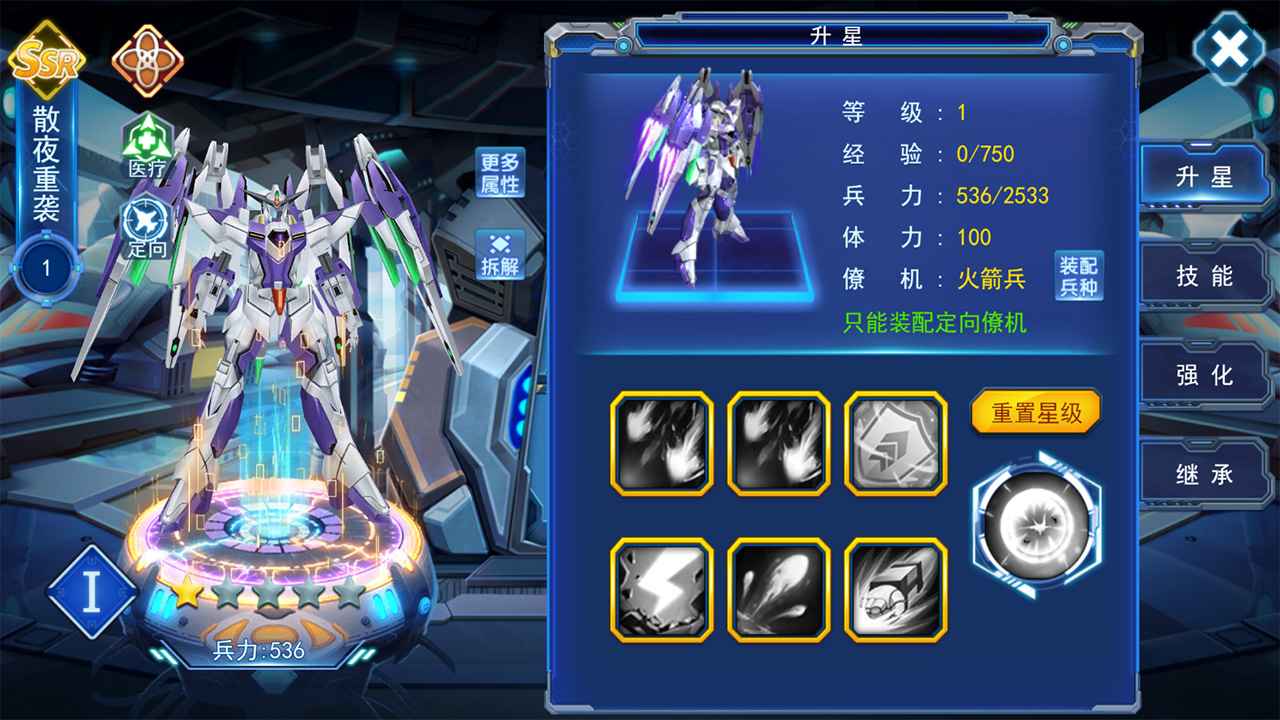Pick the mechanical fist skill slot
This screenshot has height=720, width=1280.
pyautogui.click(x=895, y=590)
